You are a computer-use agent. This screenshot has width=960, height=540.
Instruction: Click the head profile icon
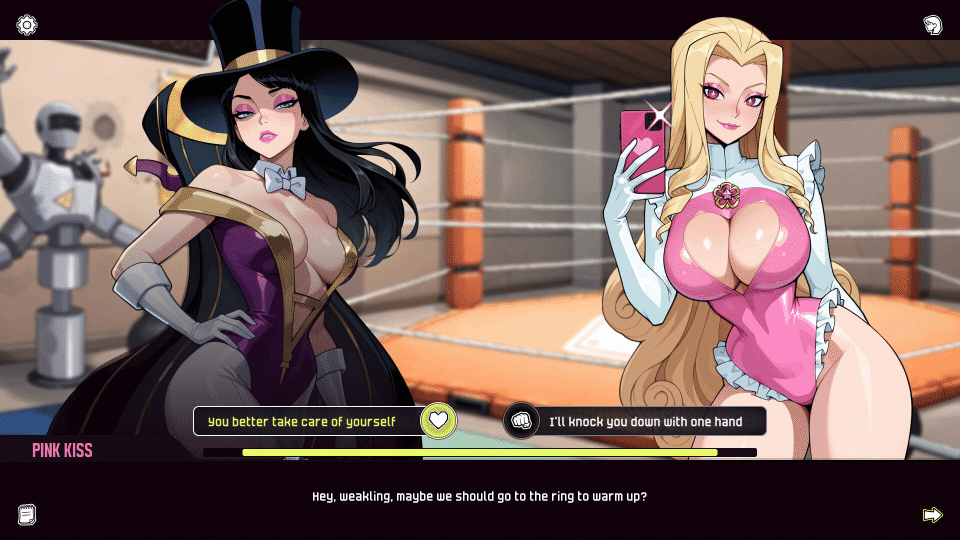tap(932, 25)
